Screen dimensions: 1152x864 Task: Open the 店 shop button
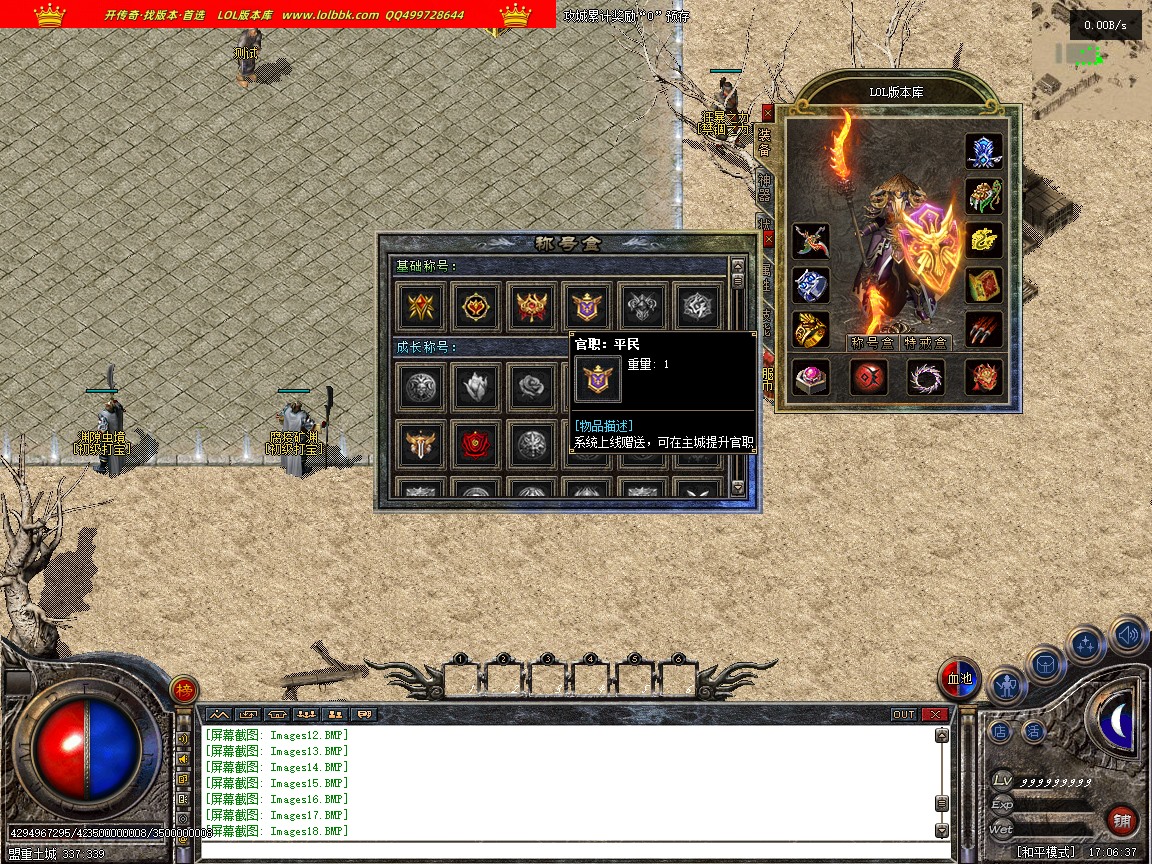click(x=1001, y=731)
